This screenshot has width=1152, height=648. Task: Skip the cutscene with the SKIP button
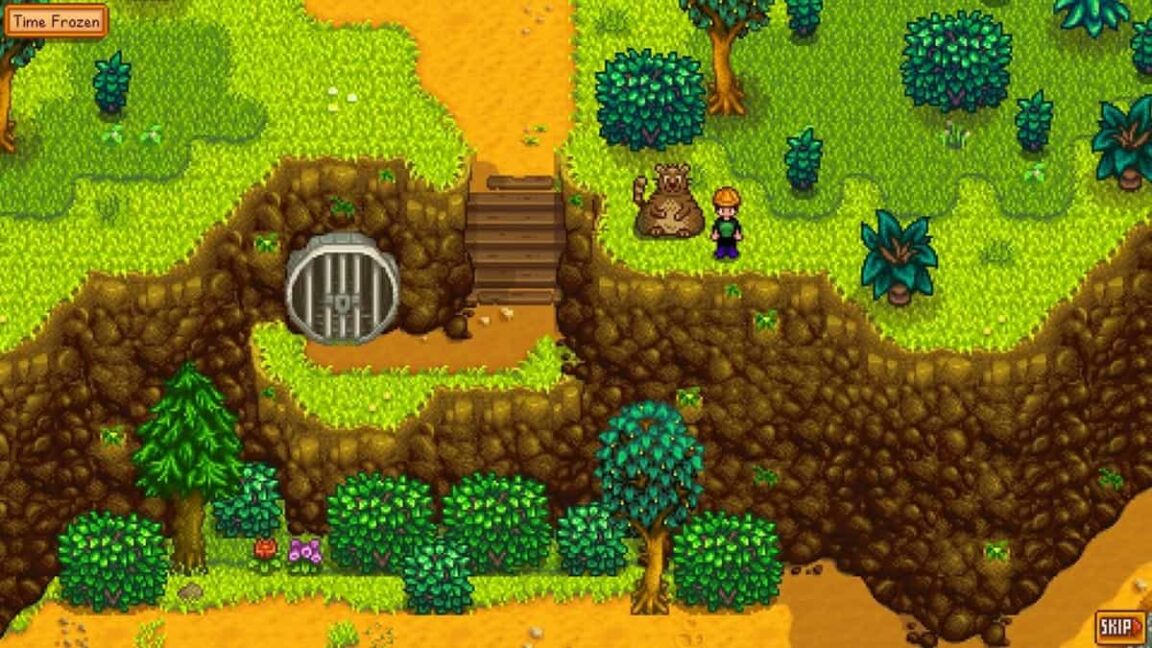pyautogui.click(x=1120, y=627)
